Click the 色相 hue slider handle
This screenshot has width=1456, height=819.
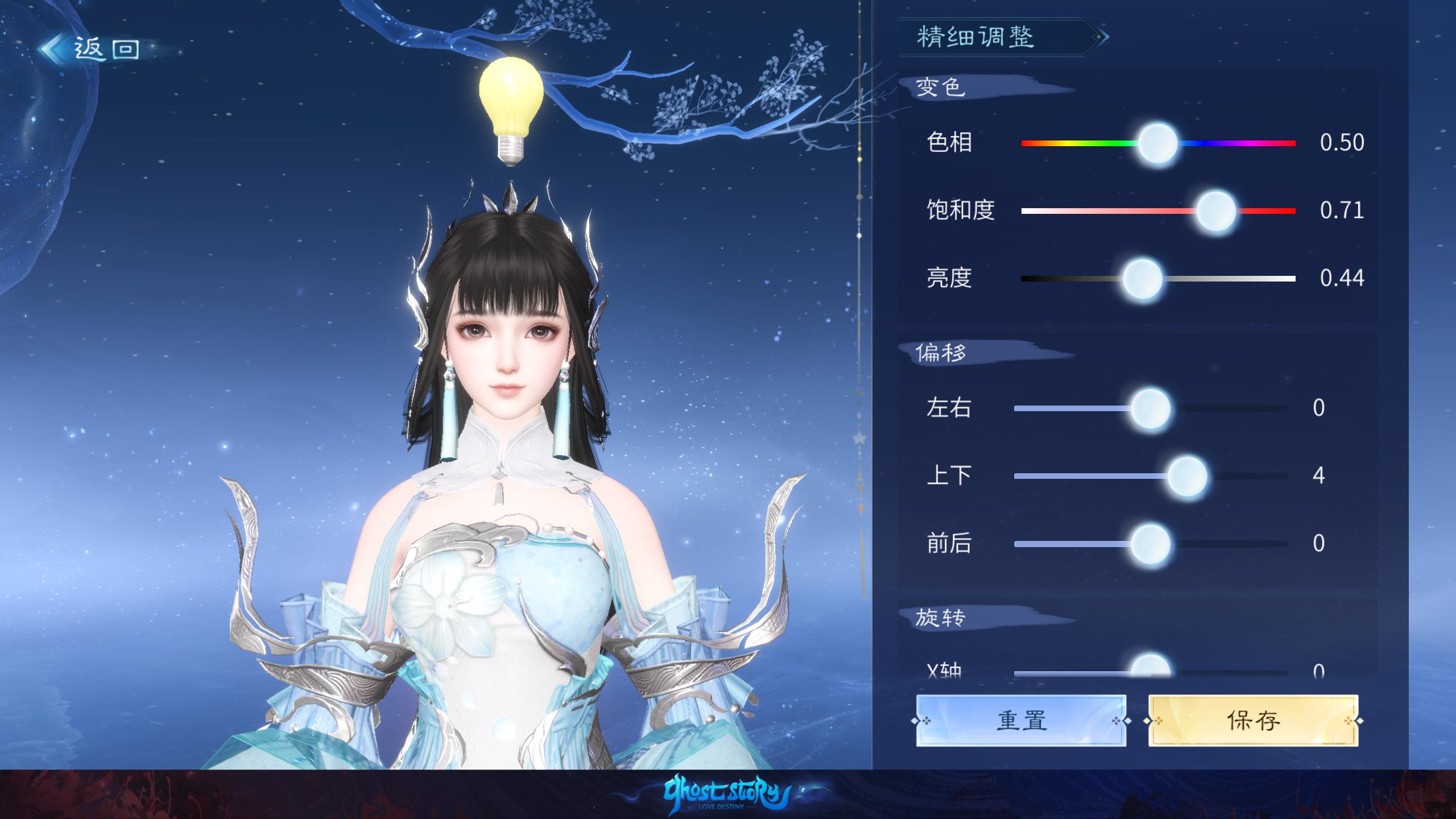1157,143
